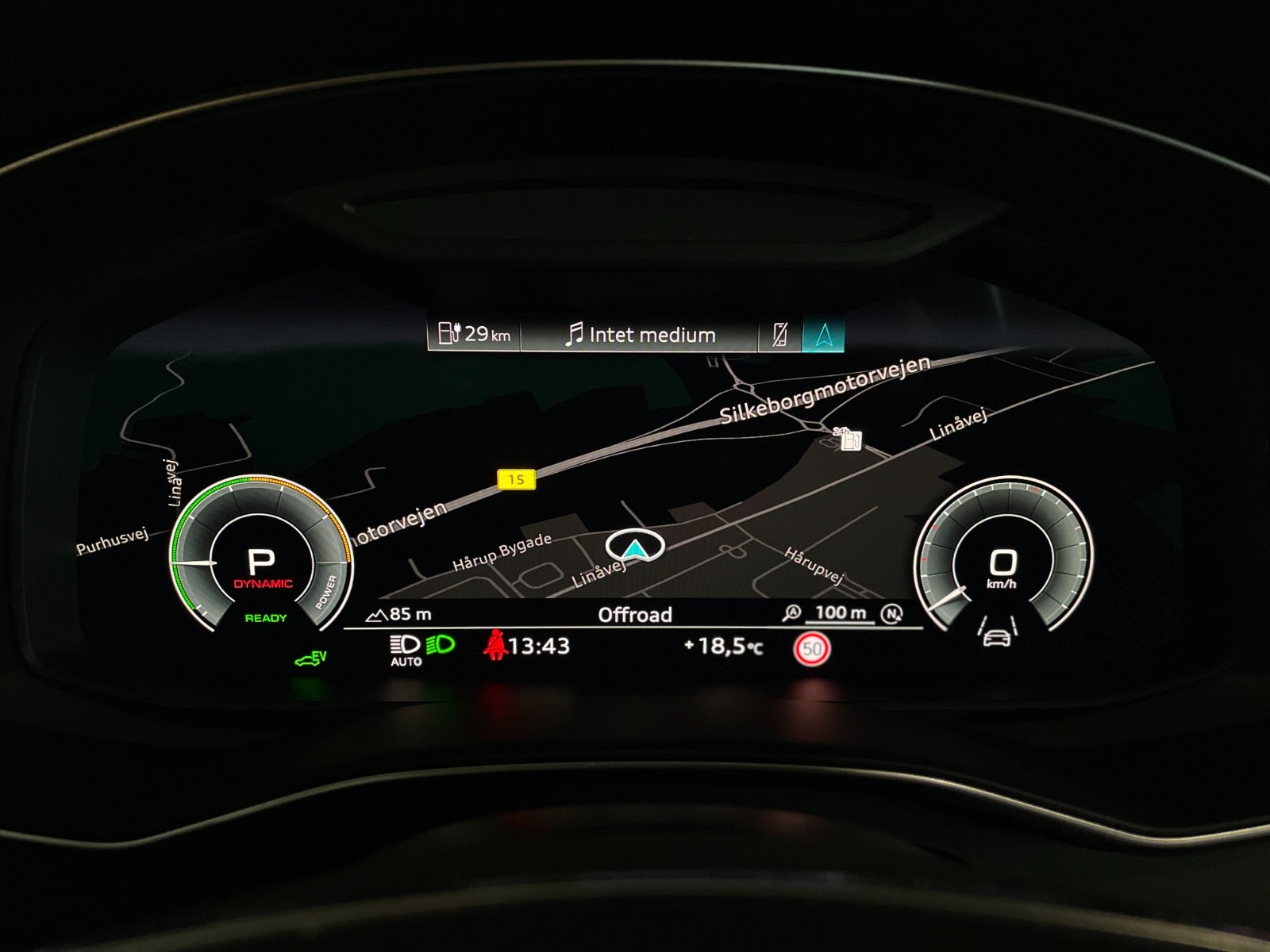This screenshot has height=952, width=1270.
Task: Open the 29 km range tab
Action: [474, 334]
